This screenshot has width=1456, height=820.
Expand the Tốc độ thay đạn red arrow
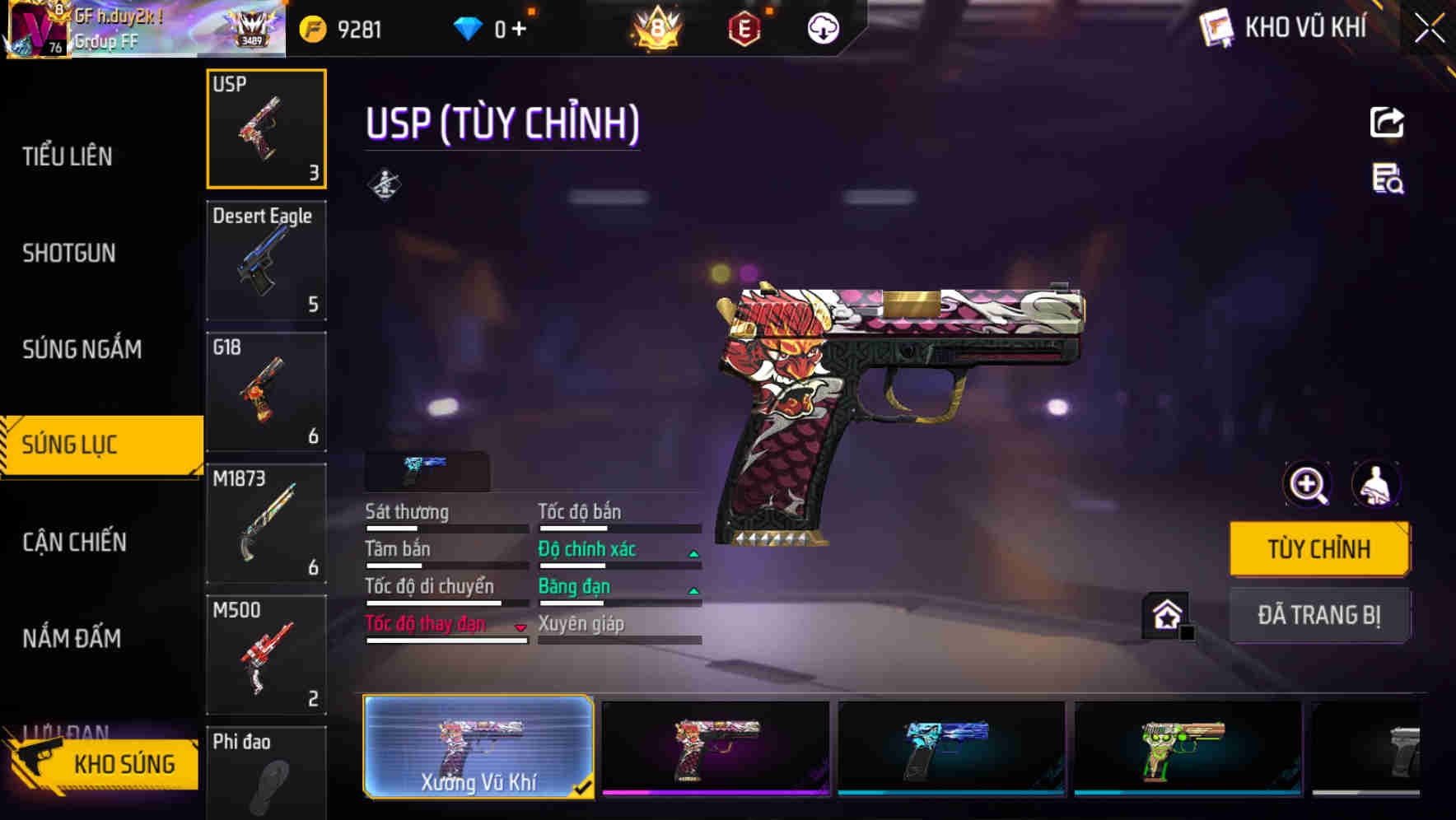tap(520, 627)
